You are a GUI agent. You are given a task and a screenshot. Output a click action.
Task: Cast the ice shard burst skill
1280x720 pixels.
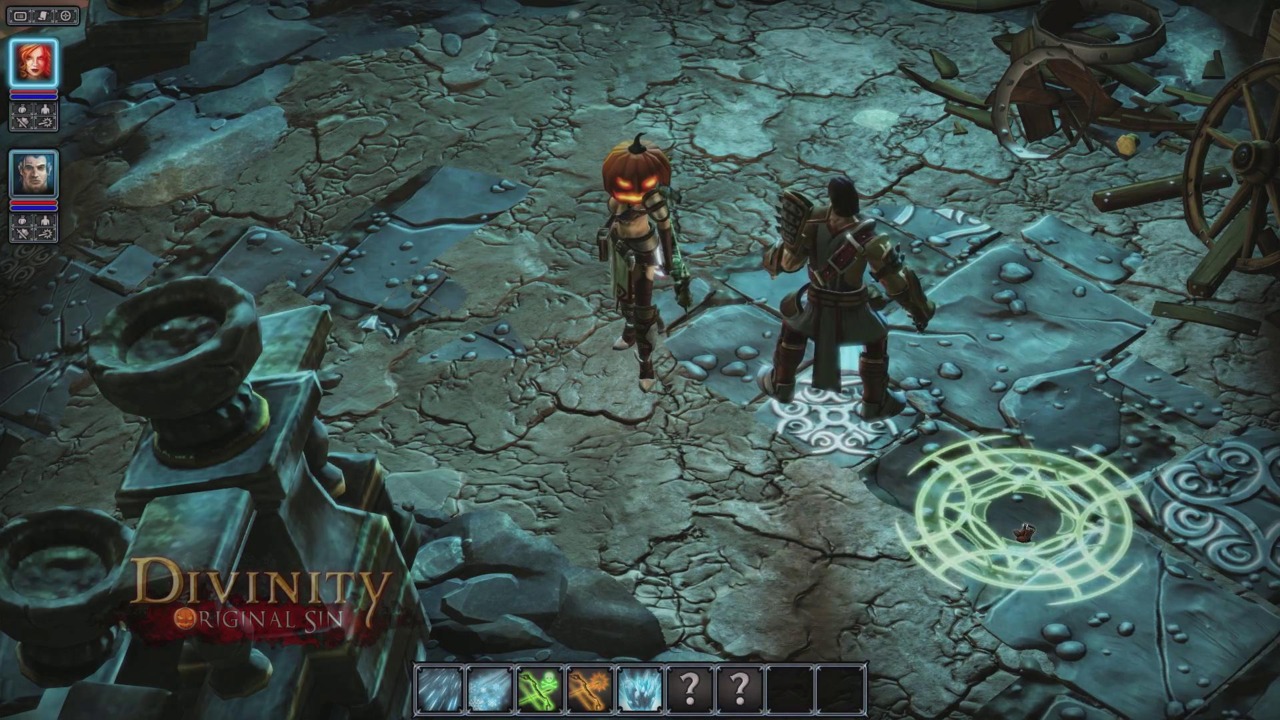pos(640,689)
